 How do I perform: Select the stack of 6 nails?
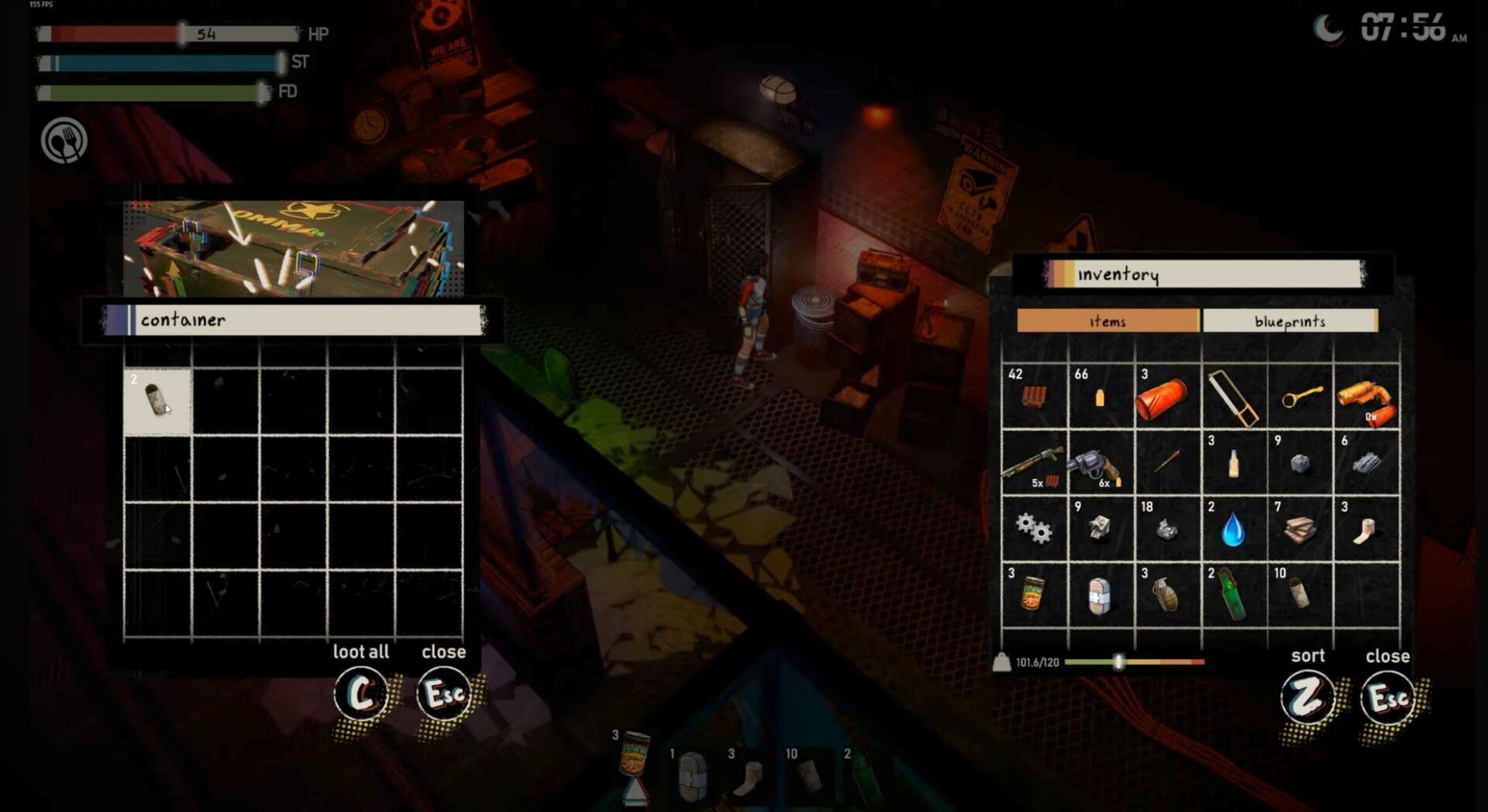(1366, 463)
